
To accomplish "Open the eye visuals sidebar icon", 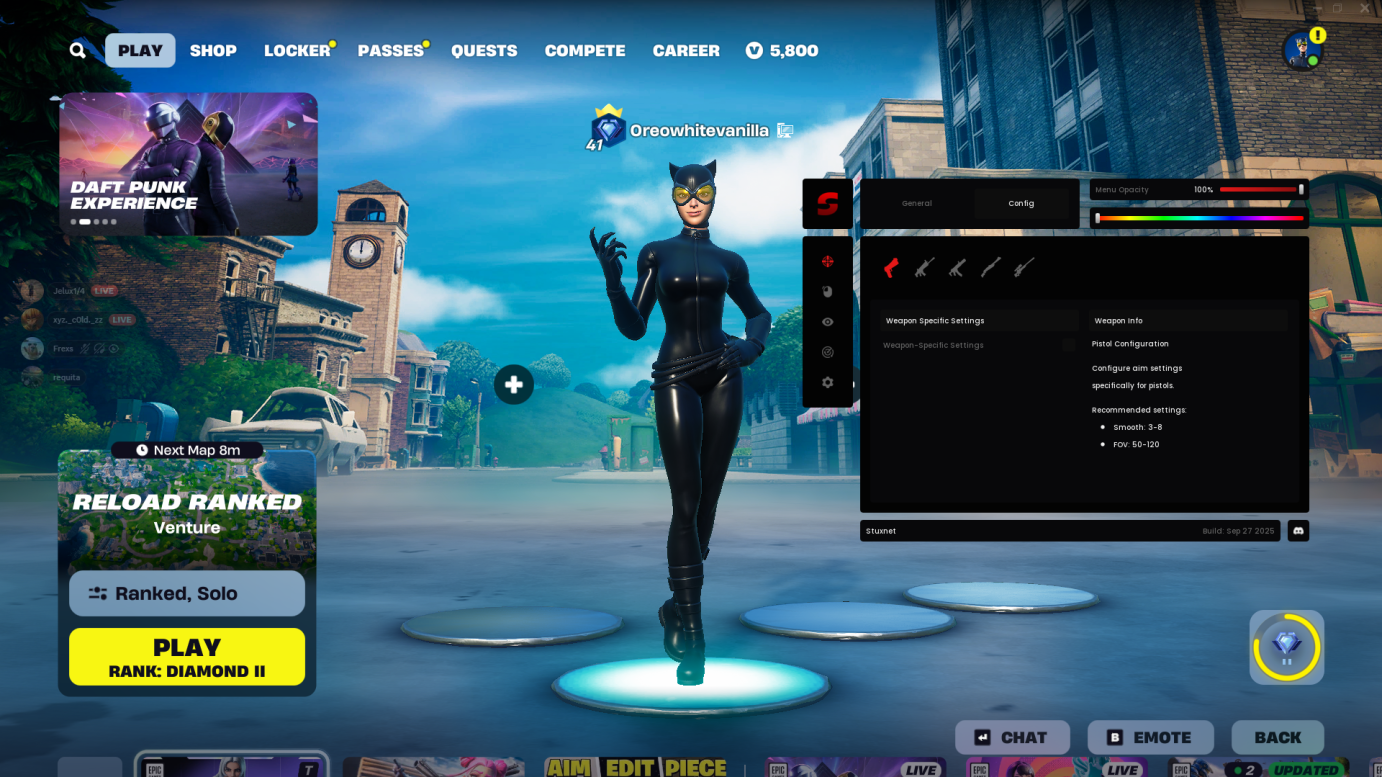I will [x=828, y=322].
